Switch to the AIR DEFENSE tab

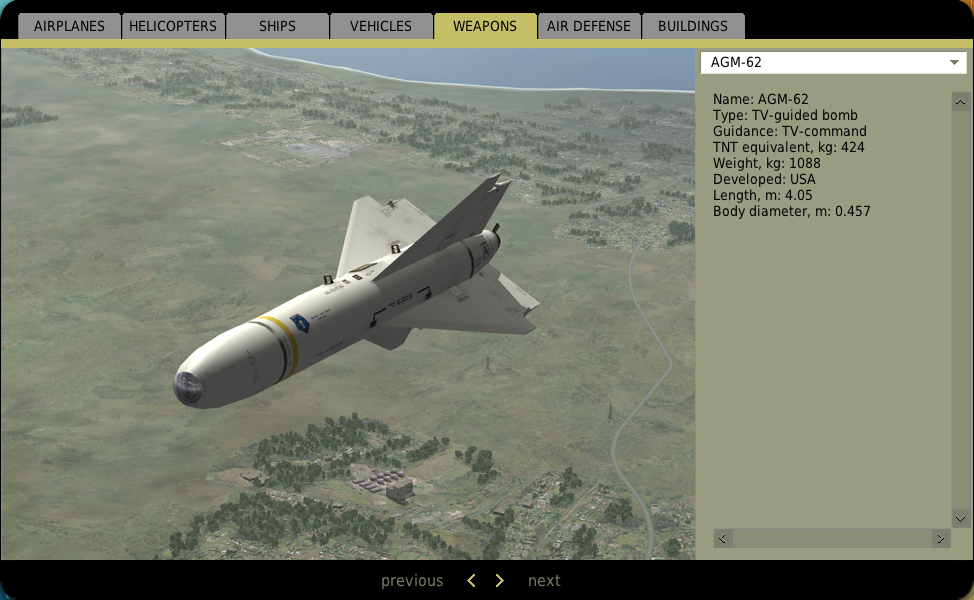[588, 26]
